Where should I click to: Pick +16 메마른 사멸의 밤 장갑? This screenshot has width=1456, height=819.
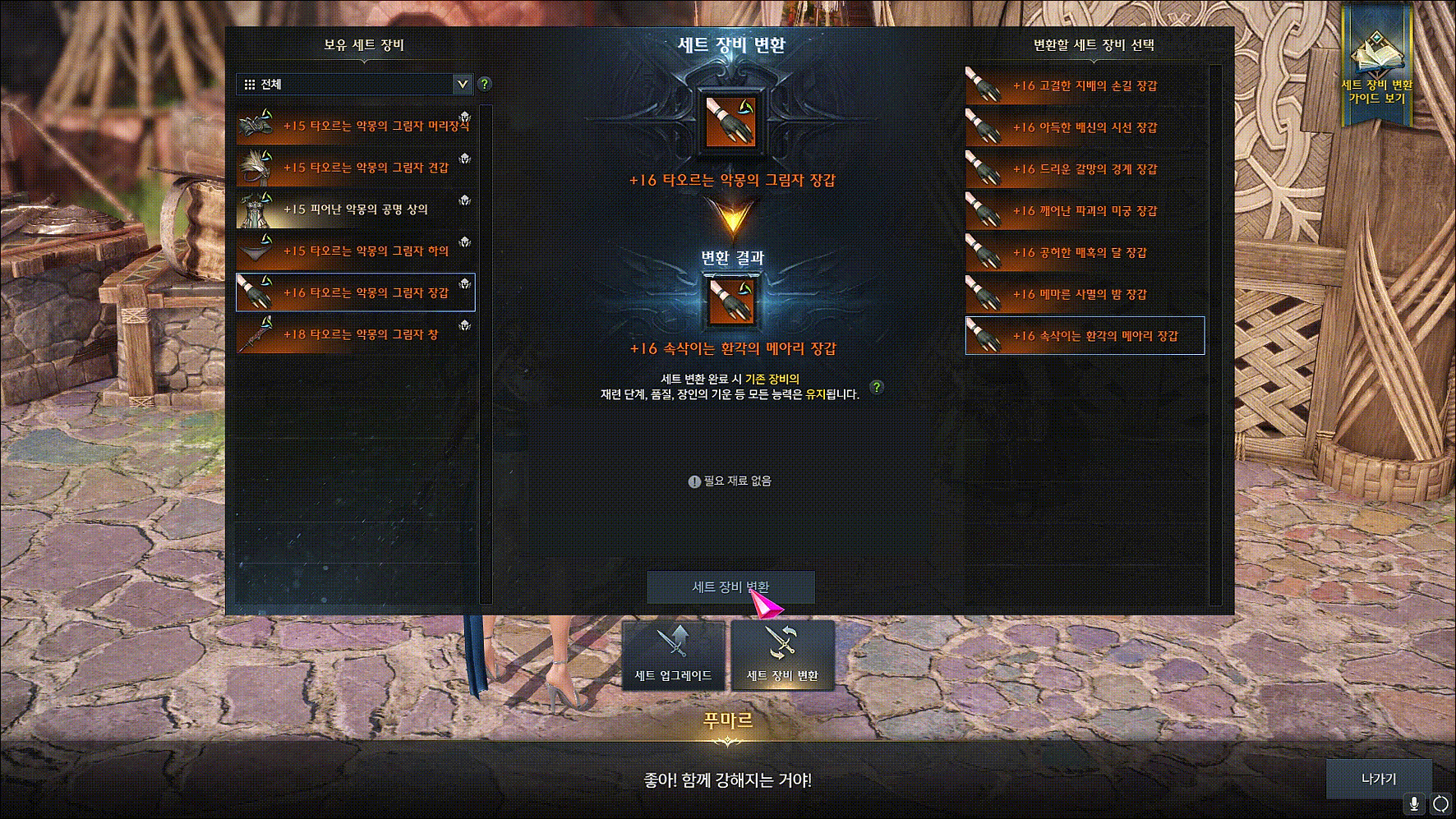pos(1085,294)
